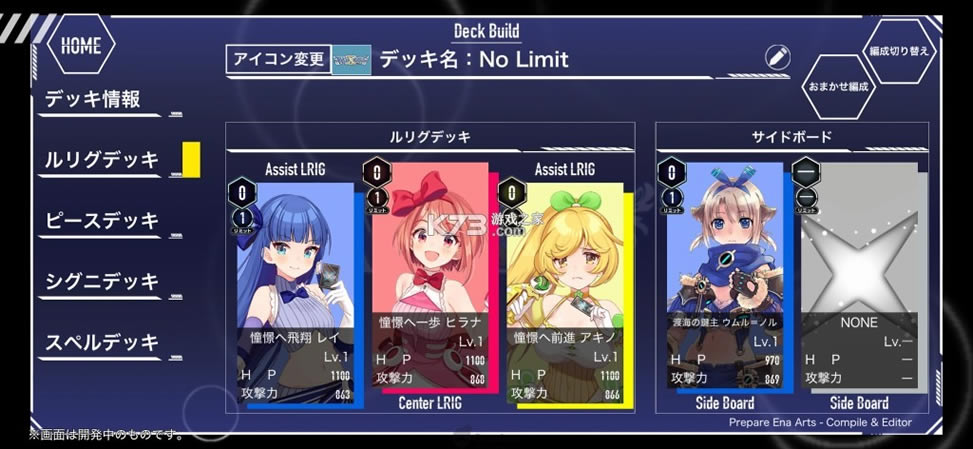The image size is (973, 449).
Task: Open the アイコン変更 icon change option
Action: [279, 59]
